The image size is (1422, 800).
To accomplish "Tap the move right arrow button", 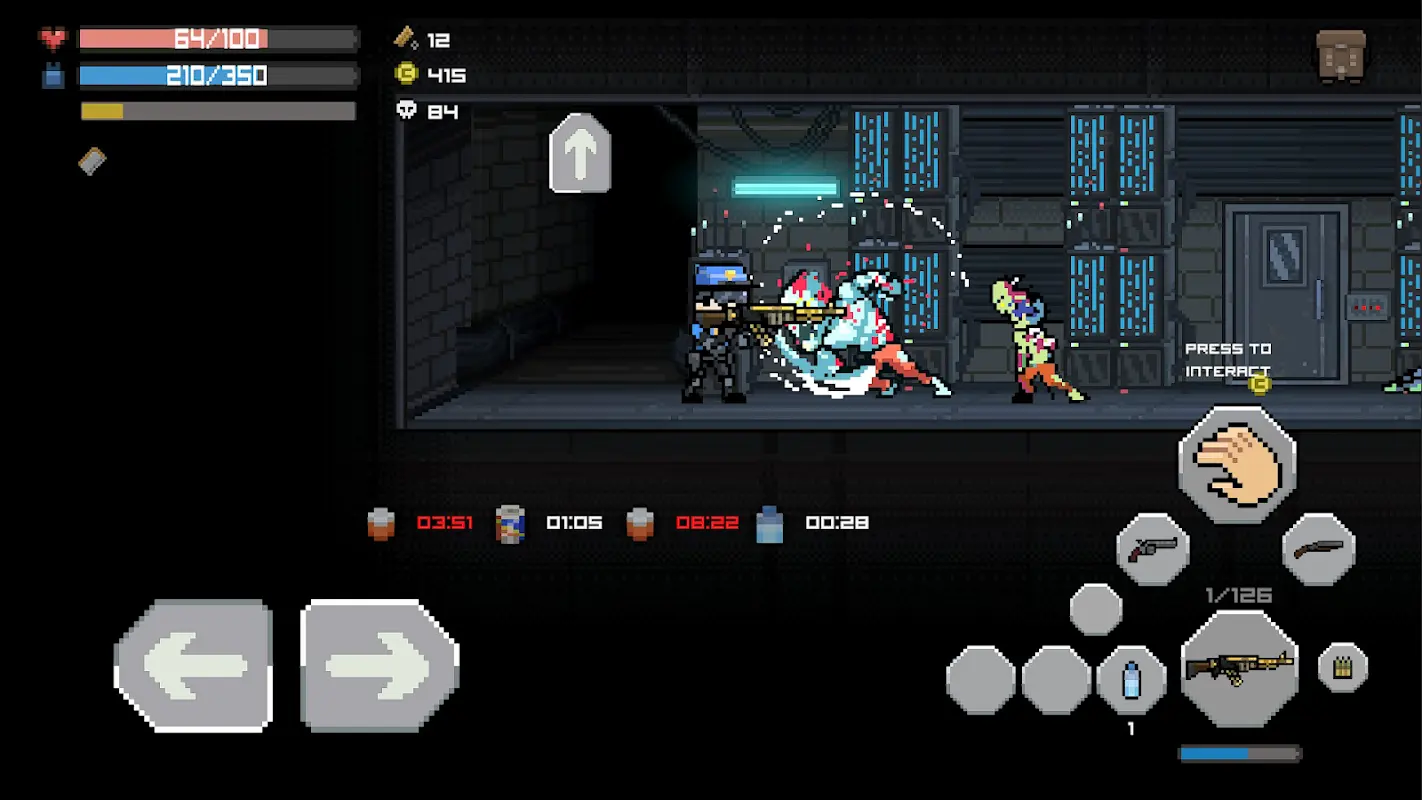I will (x=379, y=665).
